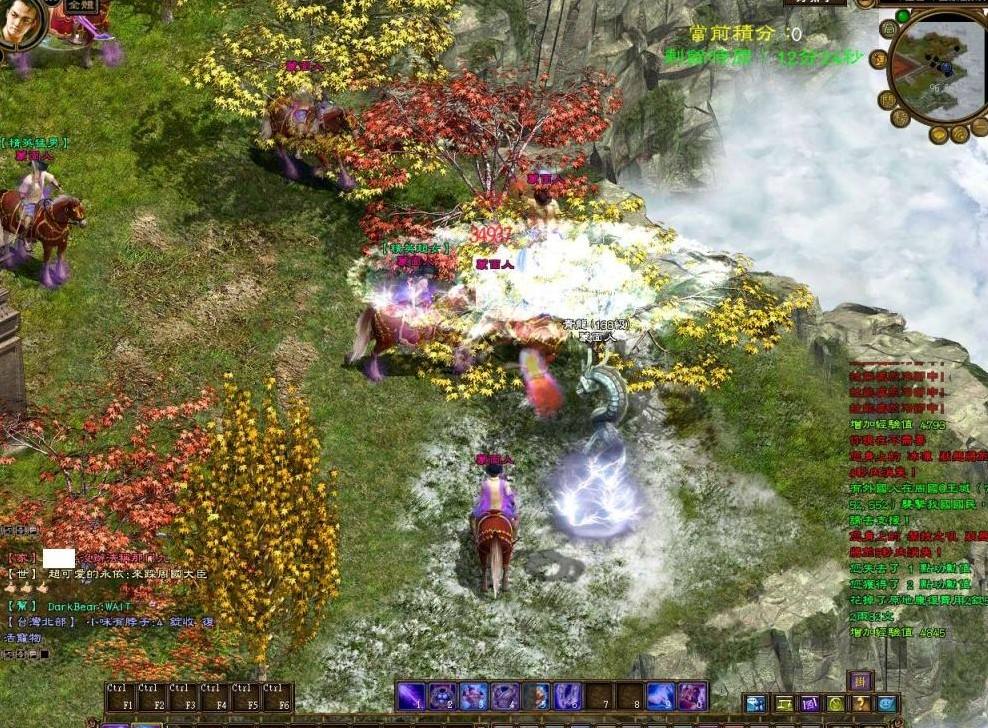Select the Ctrl F6 shortcut slot
The height and width of the screenshot is (728, 988).
(277, 697)
